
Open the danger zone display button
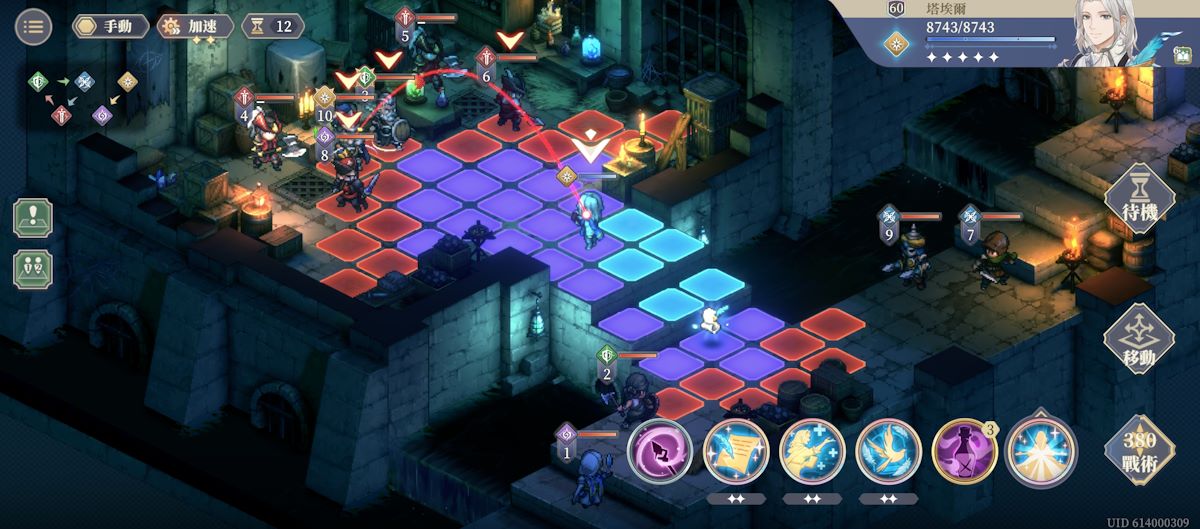33,217
